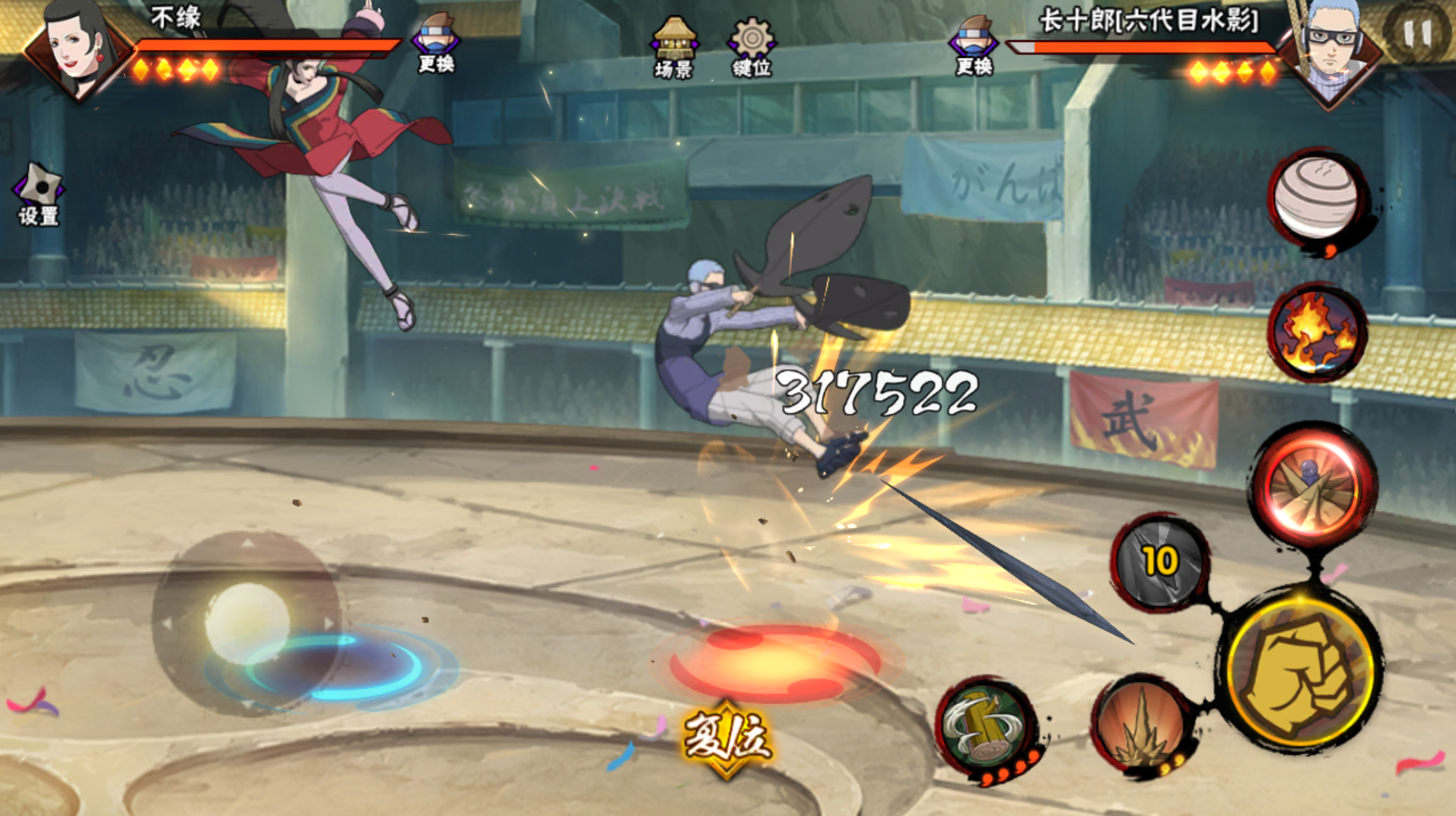Open the 键位 key layout settings

tap(752, 46)
